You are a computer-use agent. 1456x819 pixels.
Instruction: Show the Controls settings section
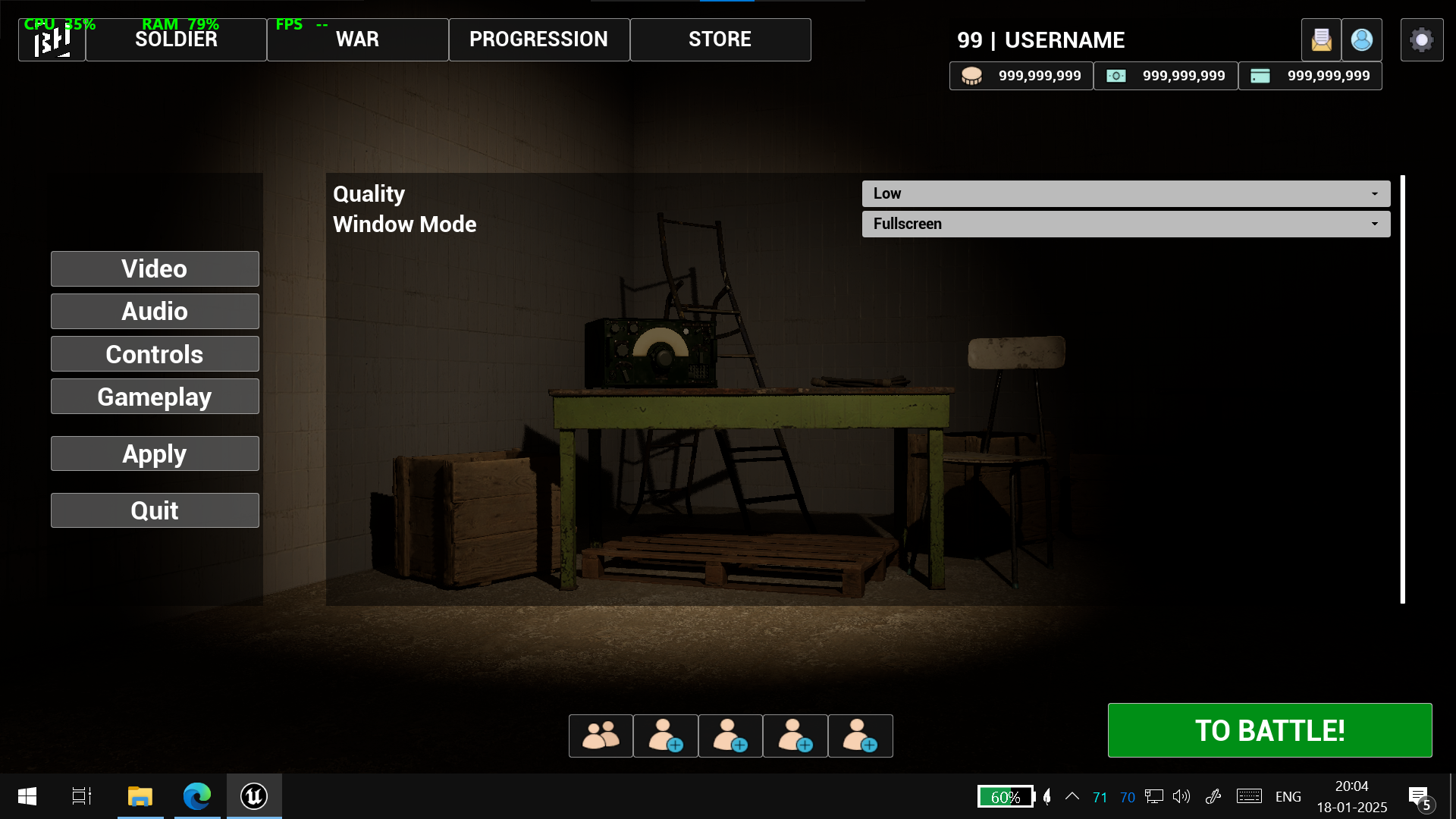[155, 354]
